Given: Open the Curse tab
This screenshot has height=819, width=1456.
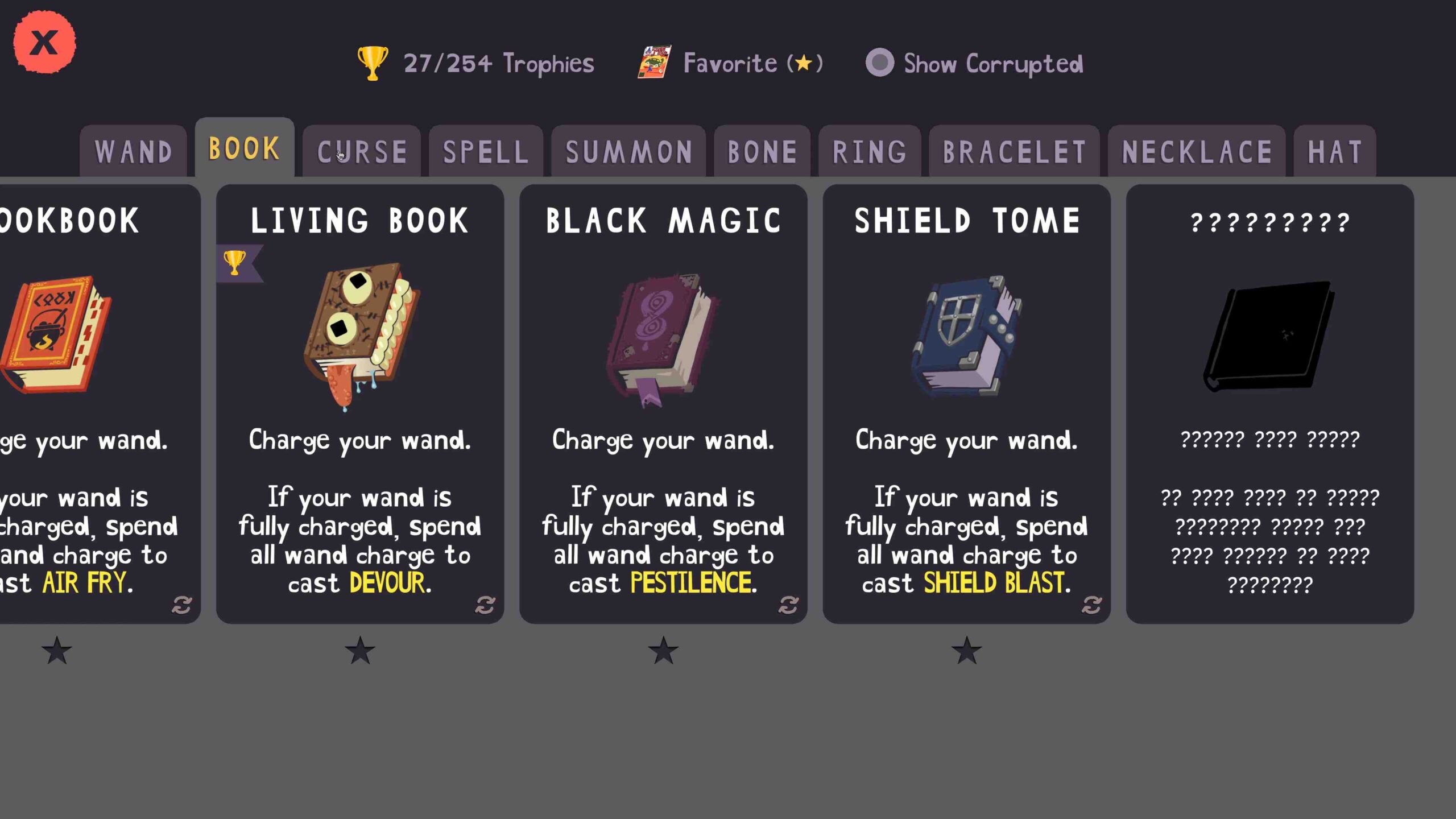Looking at the screenshot, I should point(362,152).
